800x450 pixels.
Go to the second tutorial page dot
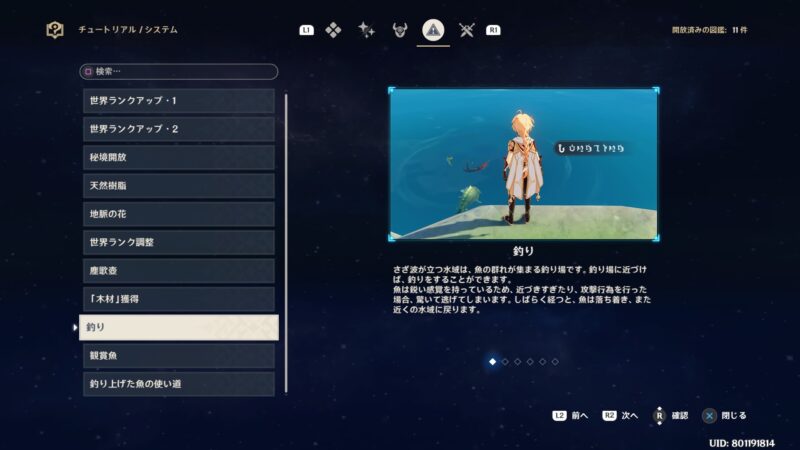[505, 361]
